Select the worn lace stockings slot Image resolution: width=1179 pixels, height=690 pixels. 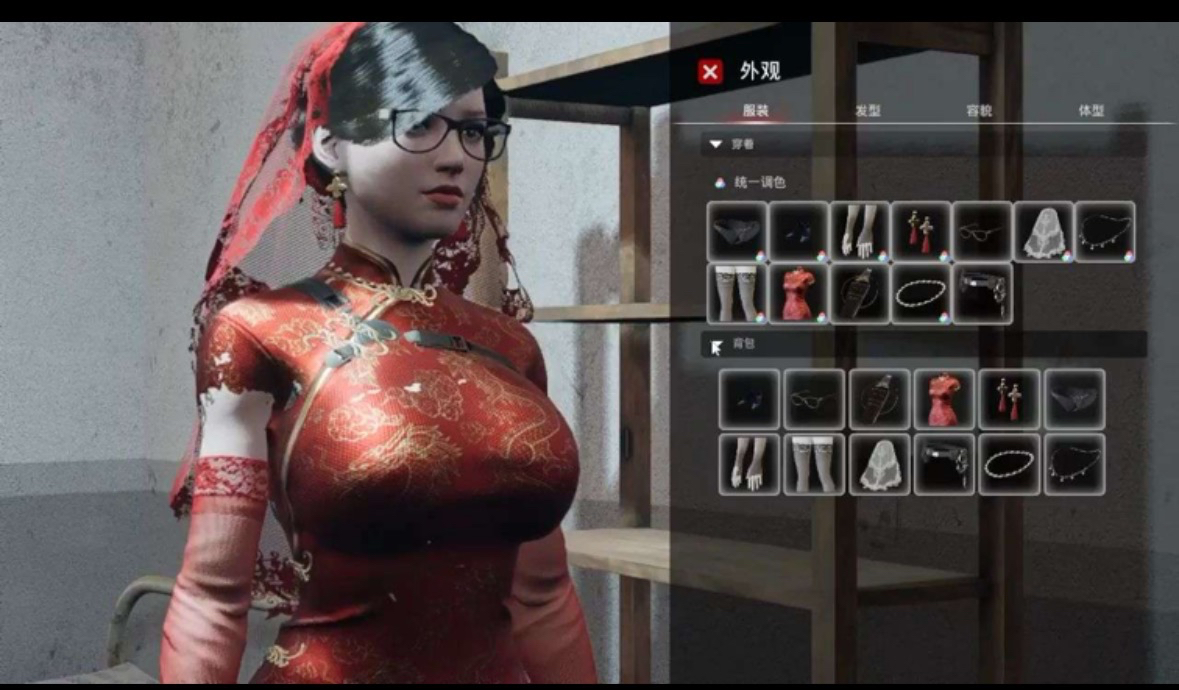coord(737,293)
